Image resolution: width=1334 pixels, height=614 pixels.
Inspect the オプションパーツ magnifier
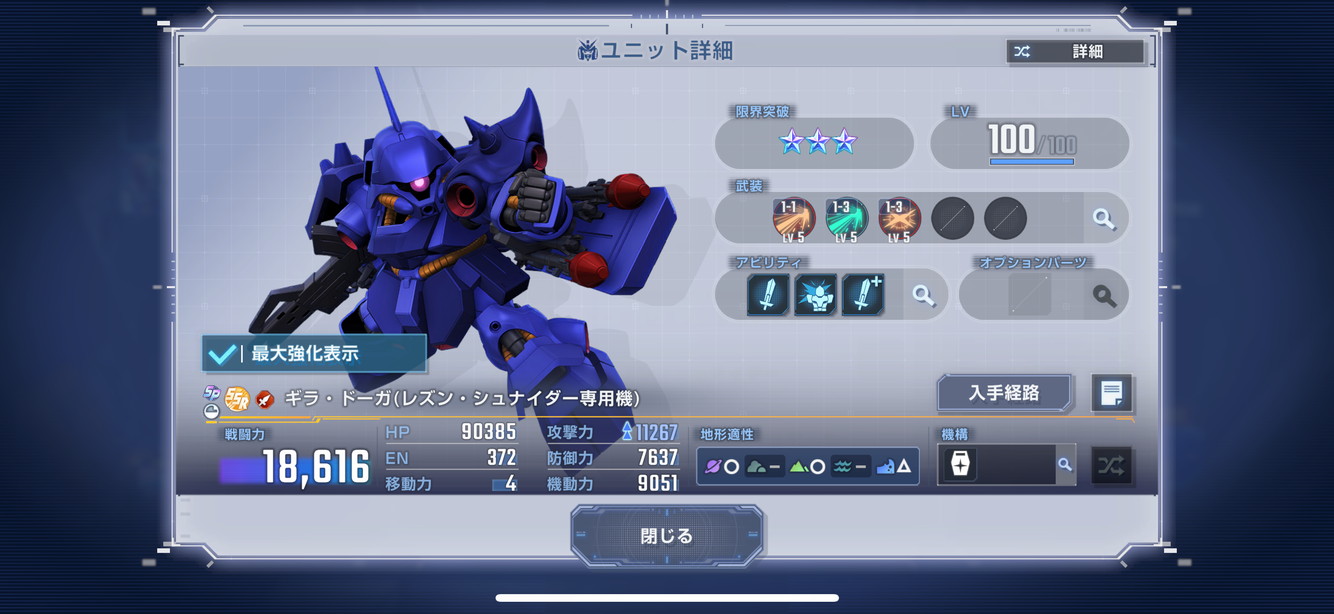(1104, 295)
